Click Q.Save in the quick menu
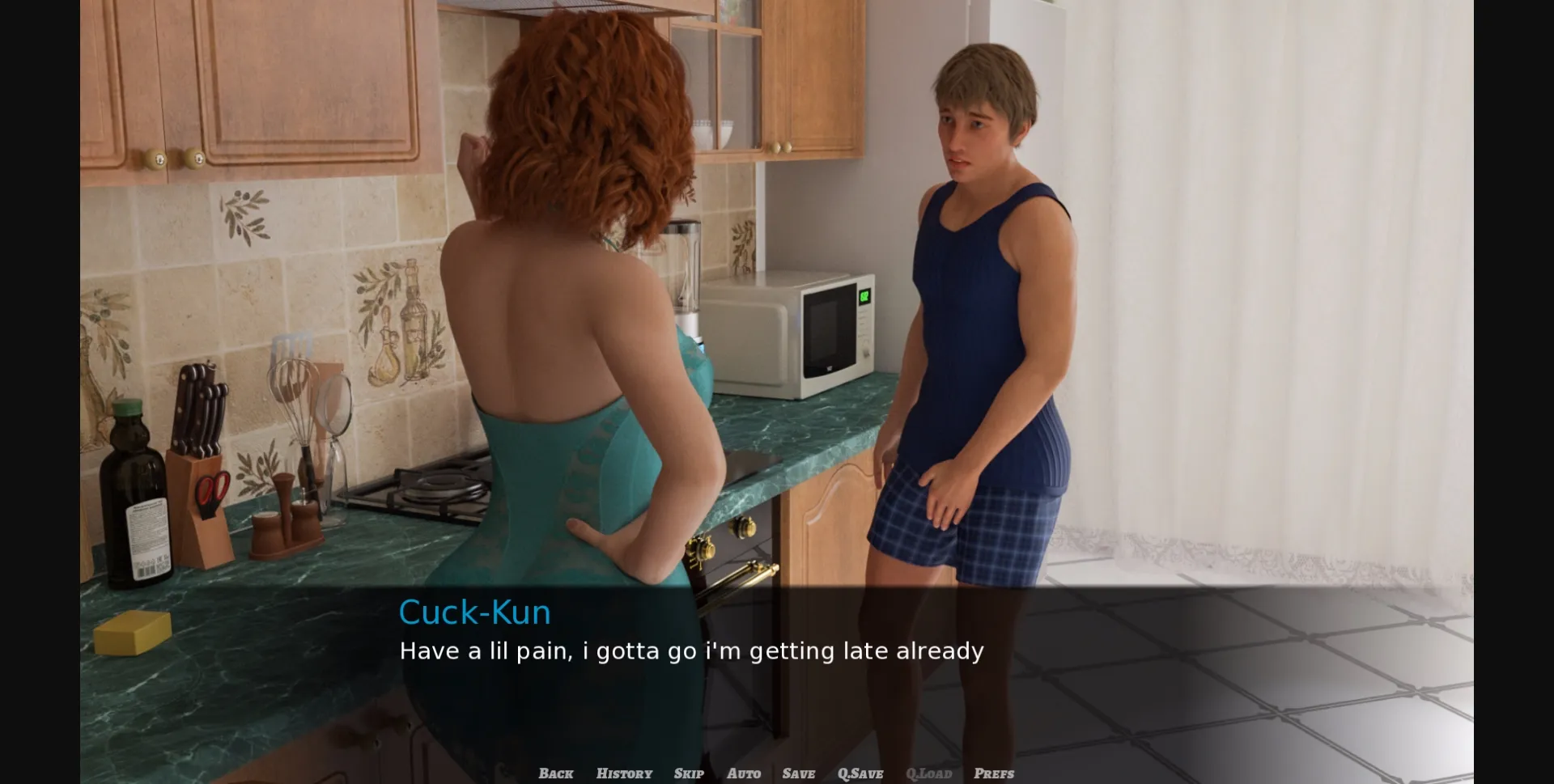 tap(860, 773)
